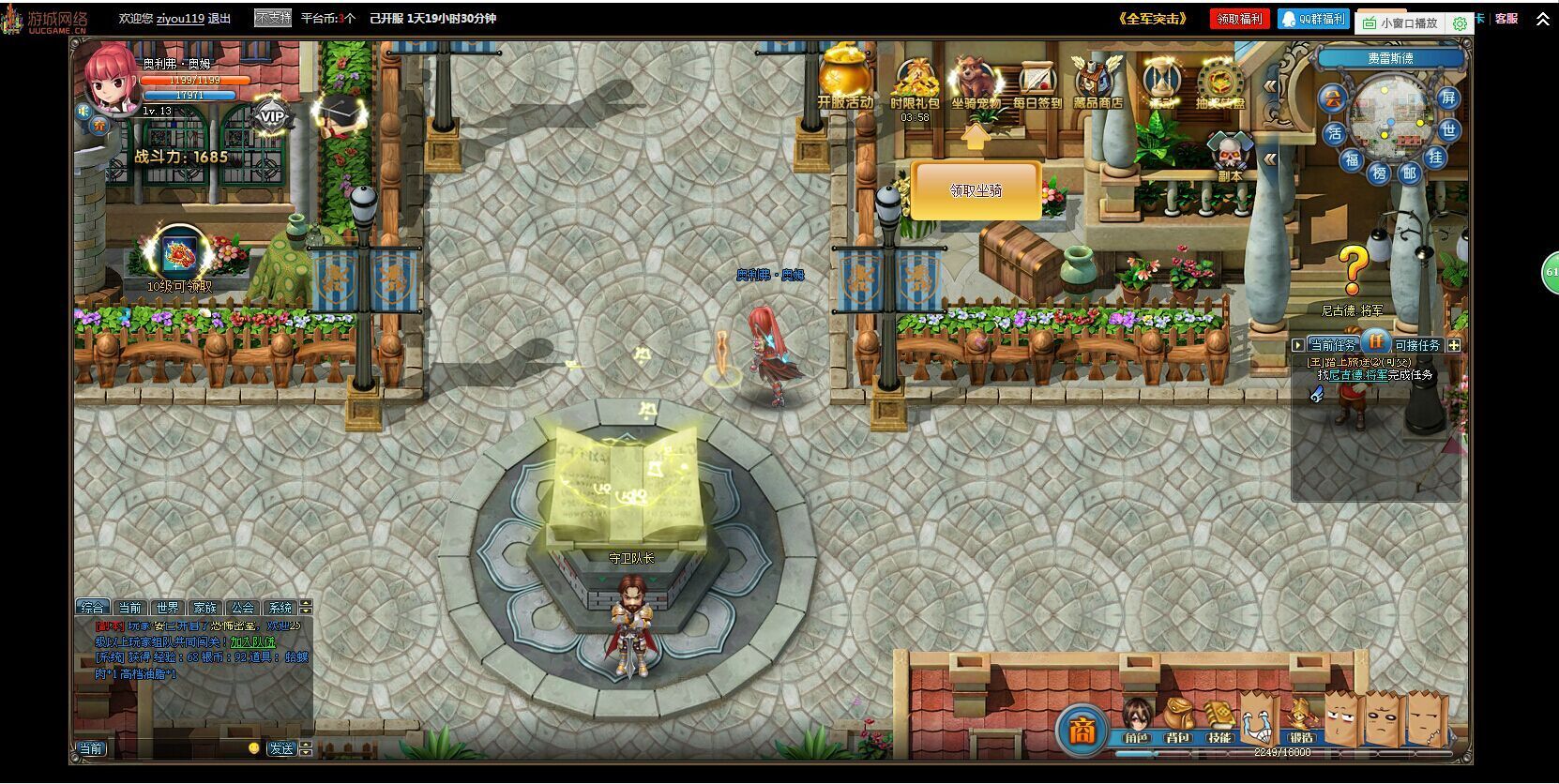Image resolution: width=1559 pixels, height=784 pixels.
Task: Open the 抽奖转盘 lottery wheel
Action: tap(1220, 83)
